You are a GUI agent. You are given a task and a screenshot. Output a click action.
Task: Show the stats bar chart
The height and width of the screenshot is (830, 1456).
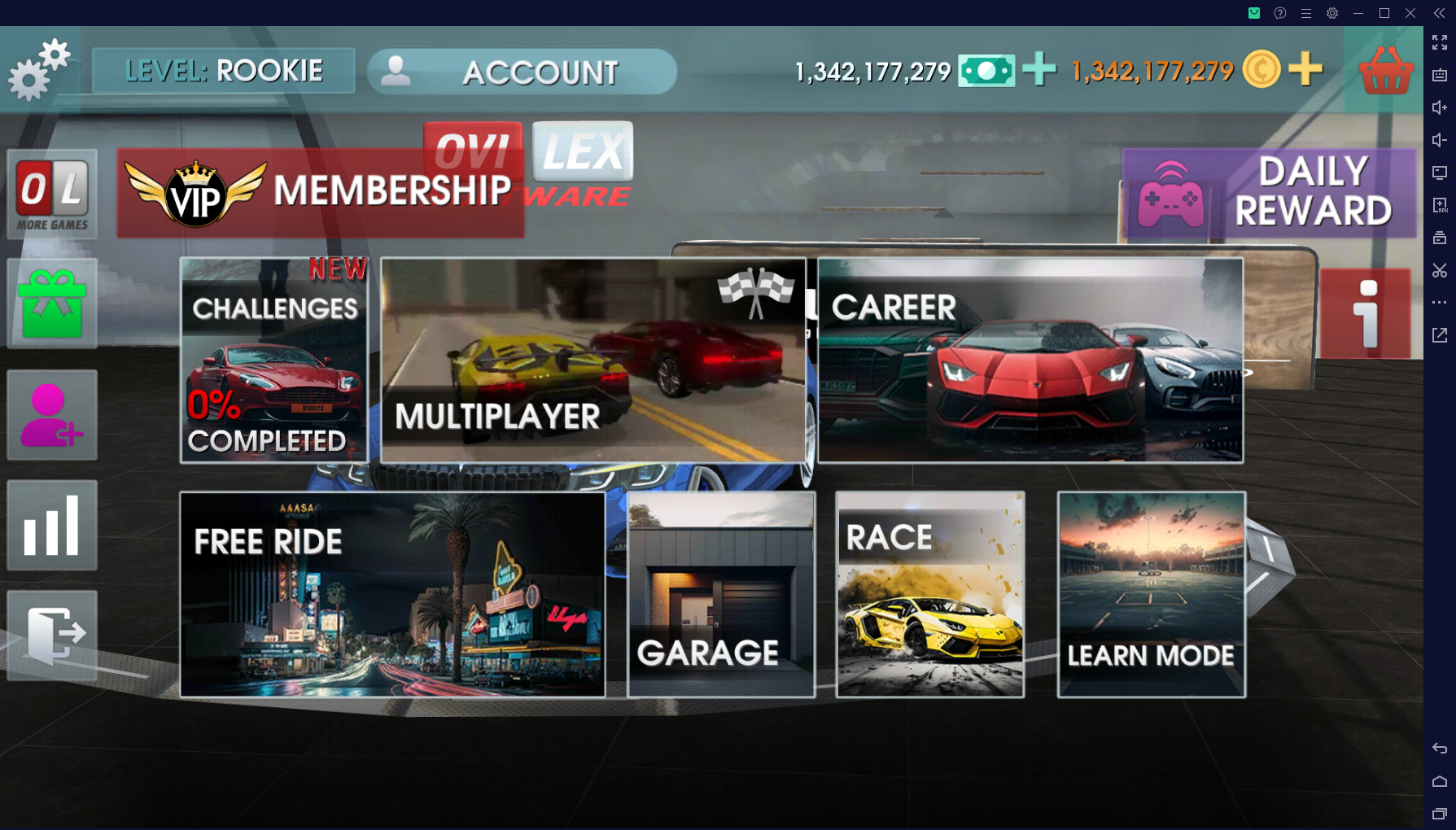click(52, 526)
